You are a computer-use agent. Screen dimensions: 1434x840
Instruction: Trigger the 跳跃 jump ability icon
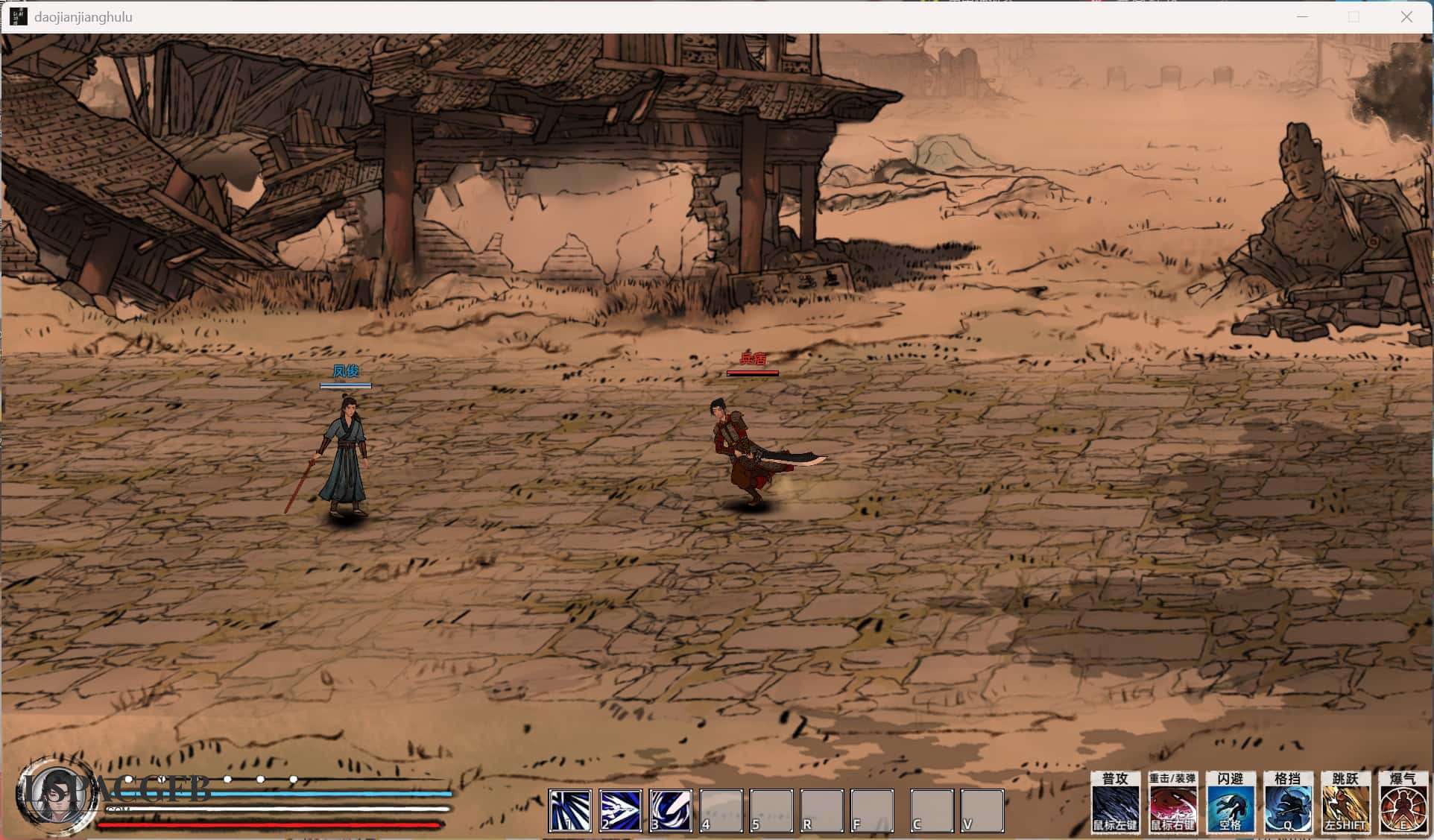(x=1345, y=803)
